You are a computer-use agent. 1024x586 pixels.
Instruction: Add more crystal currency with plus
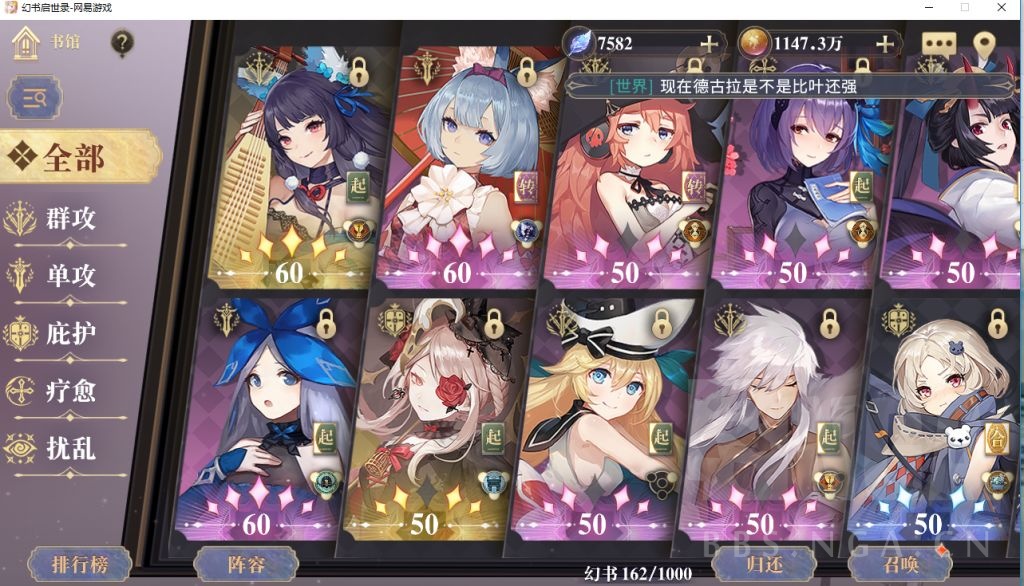click(x=709, y=43)
